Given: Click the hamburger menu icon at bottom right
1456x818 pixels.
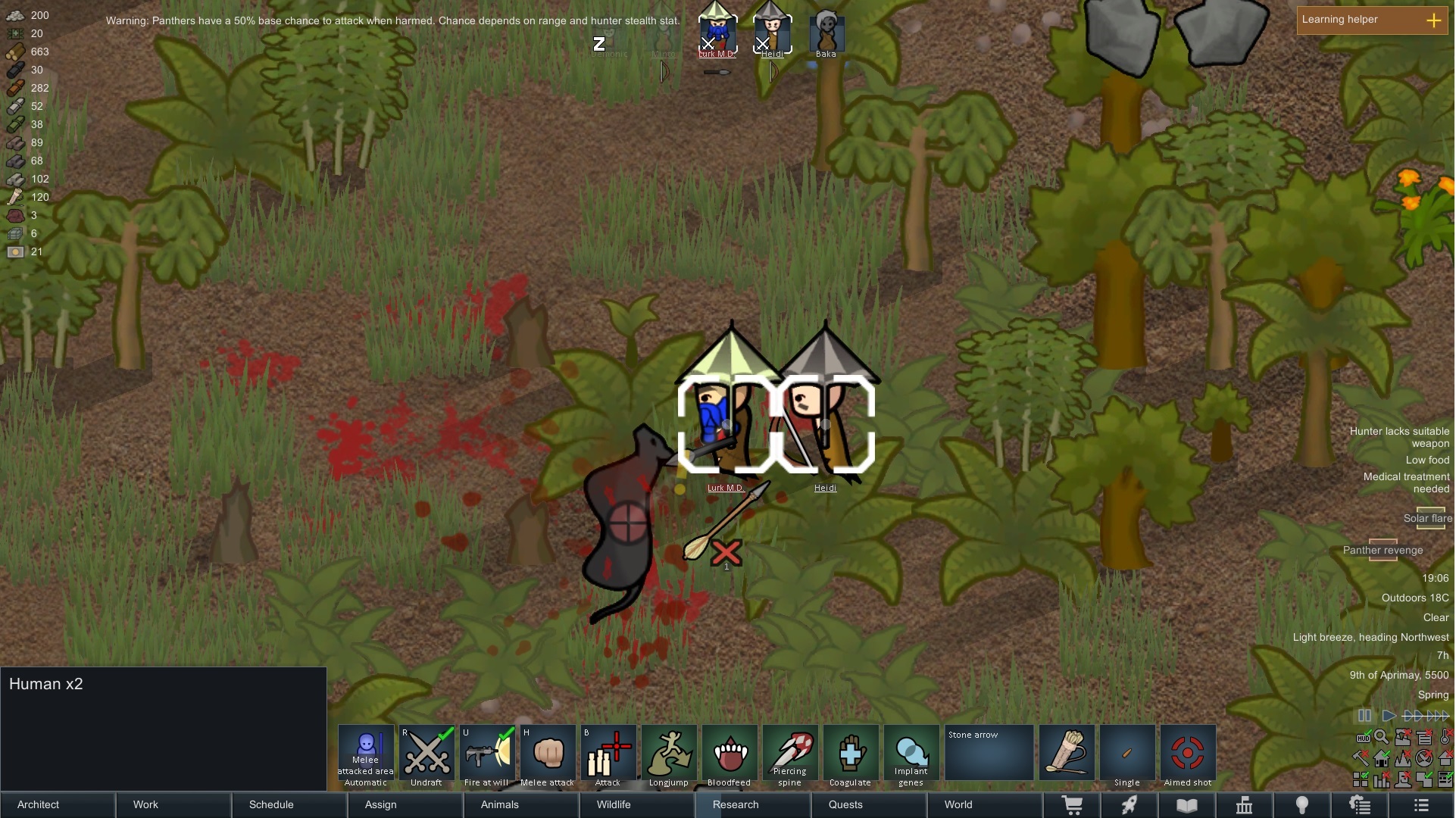Looking at the screenshot, I should (x=1422, y=805).
